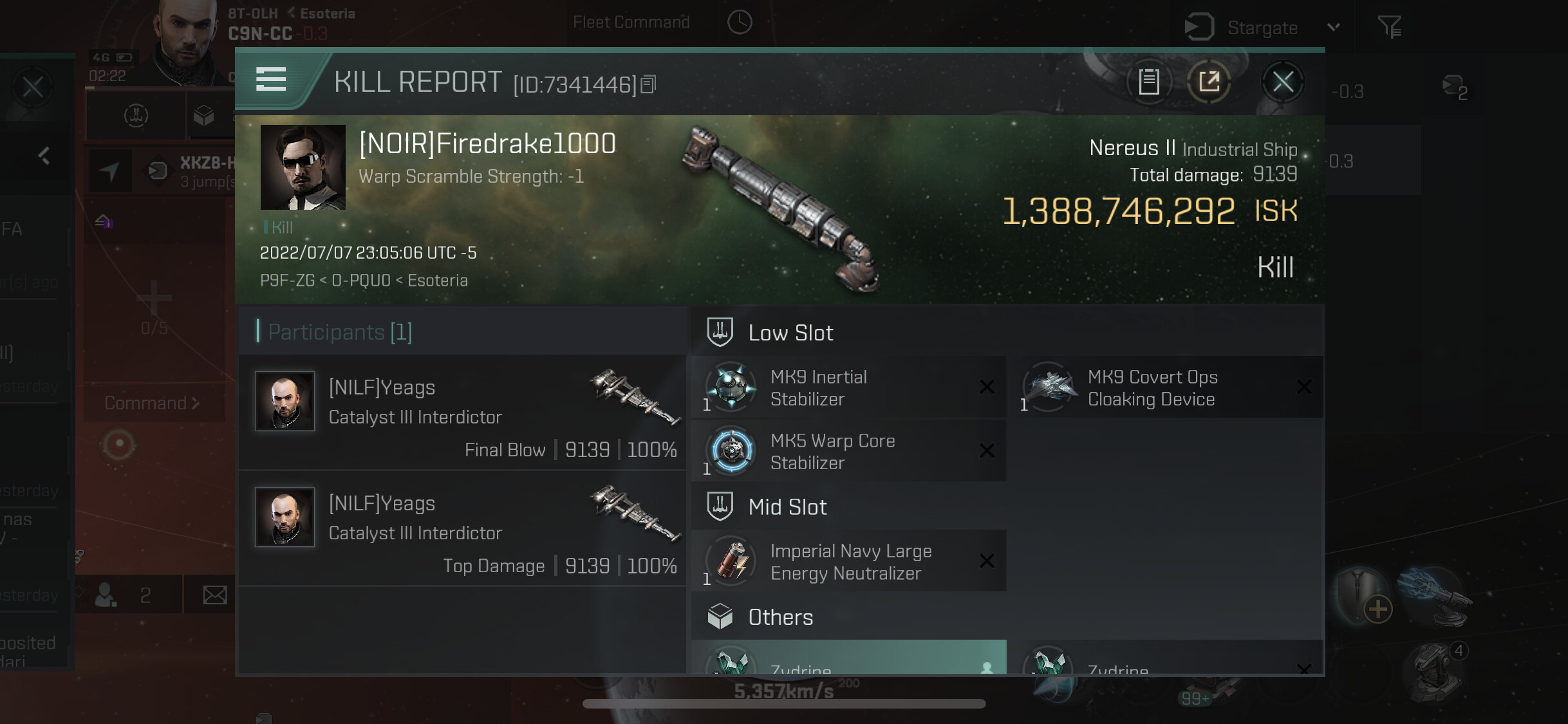Select the Top Damage participant row
The height and width of the screenshot is (724, 1568).
click(x=463, y=528)
